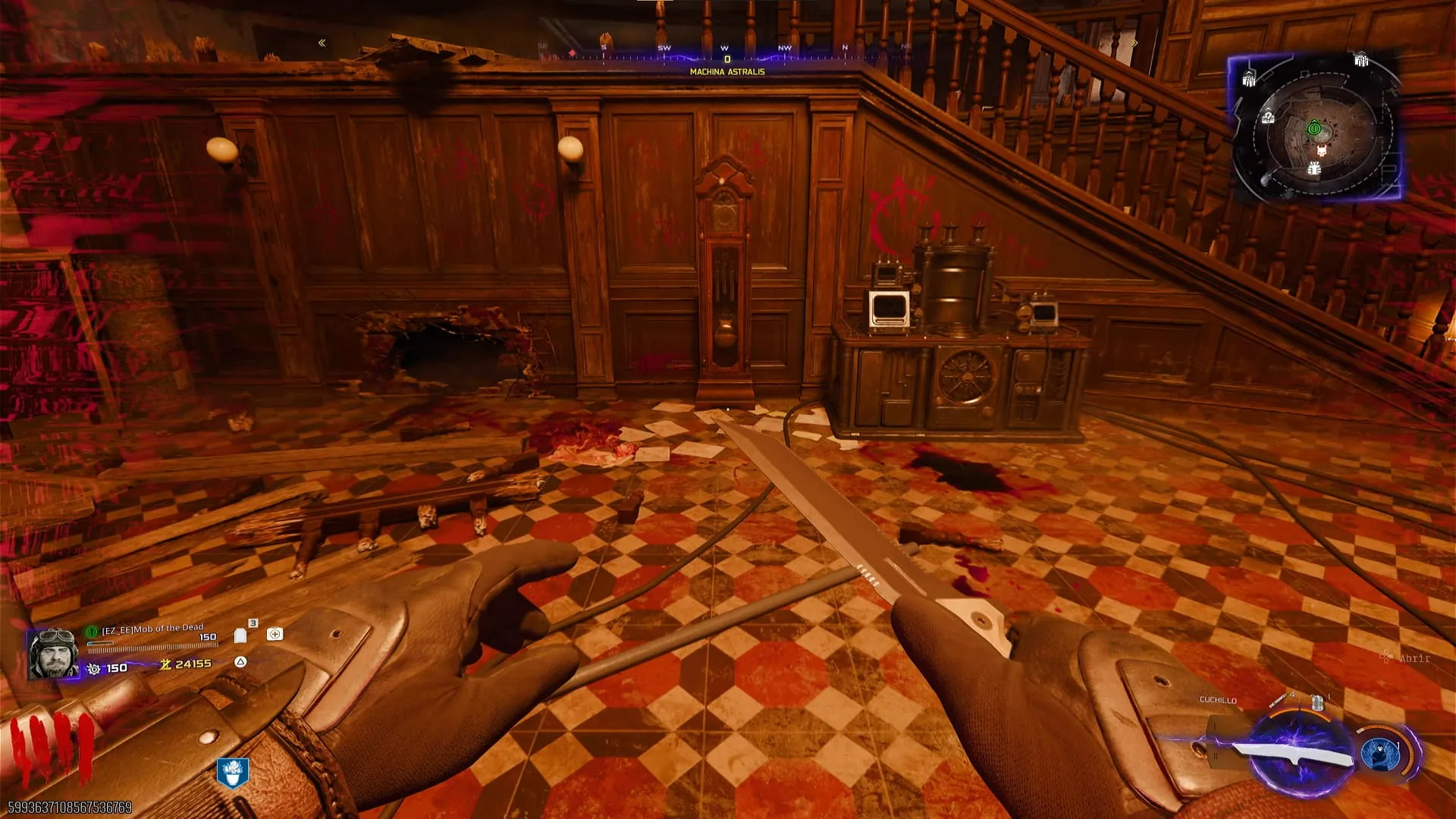Select the blue perk shield icon
The width and height of the screenshot is (1456, 819).
[232, 772]
